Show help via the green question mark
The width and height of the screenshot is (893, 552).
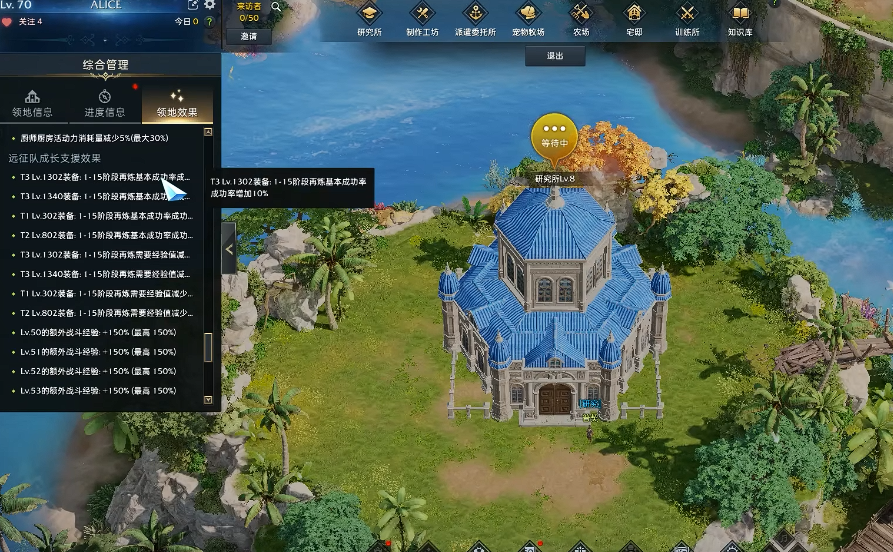pyautogui.click(x=210, y=21)
